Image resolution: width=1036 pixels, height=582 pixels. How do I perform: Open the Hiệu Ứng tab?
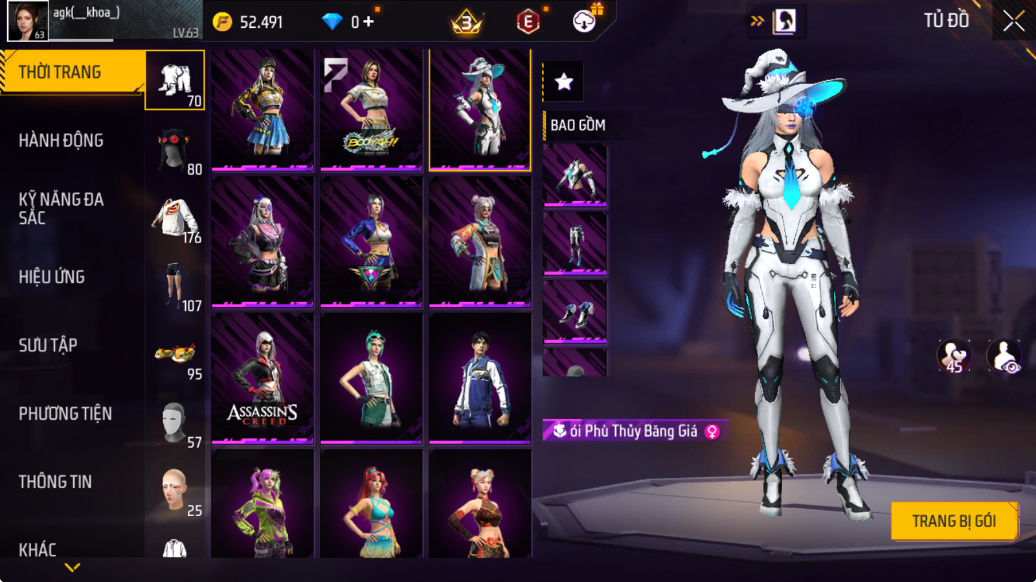tap(52, 277)
